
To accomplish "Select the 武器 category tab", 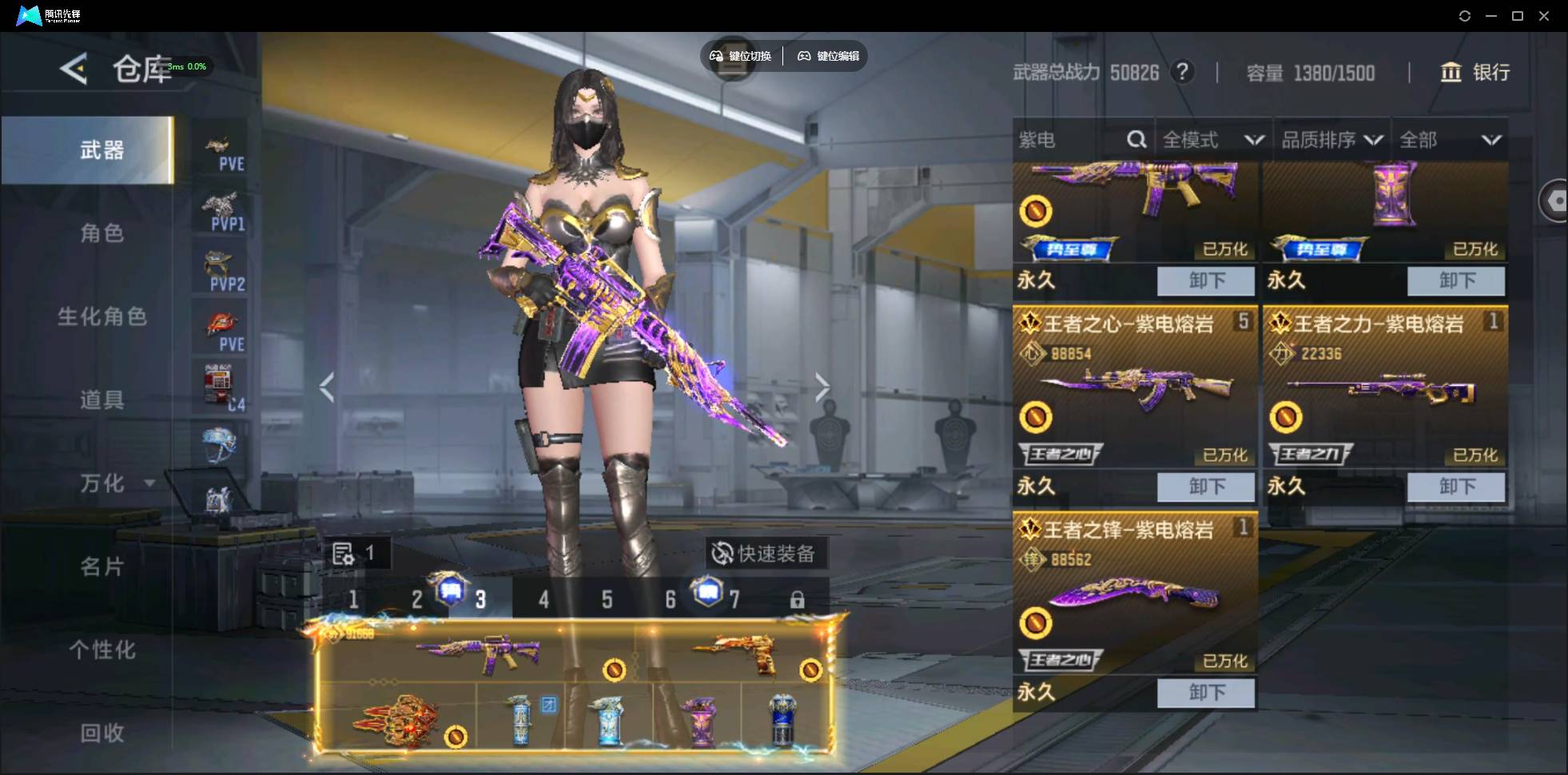I will 101,150.
